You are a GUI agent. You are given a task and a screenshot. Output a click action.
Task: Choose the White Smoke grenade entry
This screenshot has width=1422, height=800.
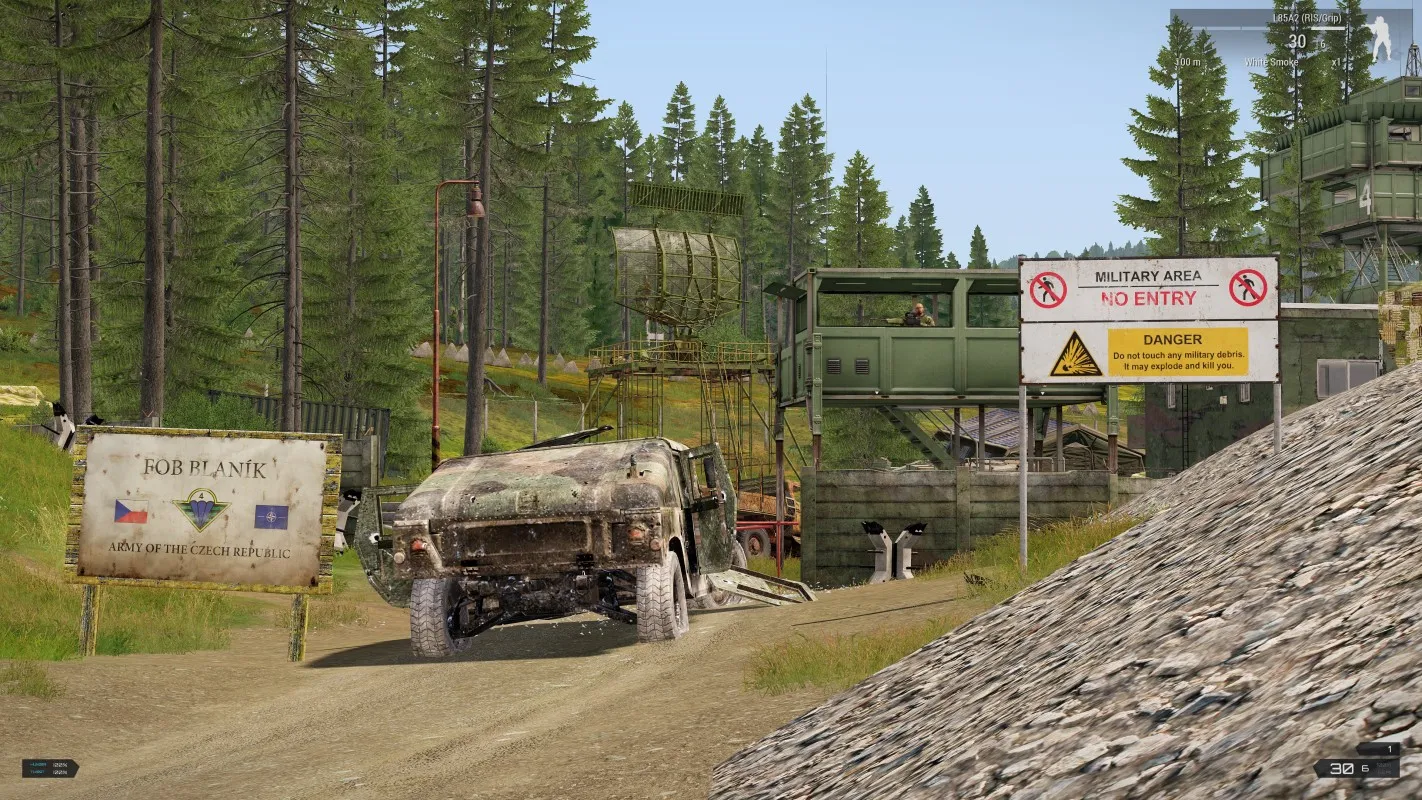point(1271,62)
